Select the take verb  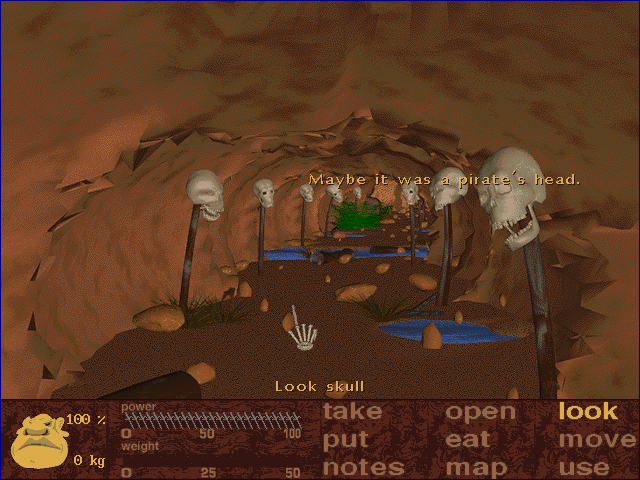tap(352, 412)
